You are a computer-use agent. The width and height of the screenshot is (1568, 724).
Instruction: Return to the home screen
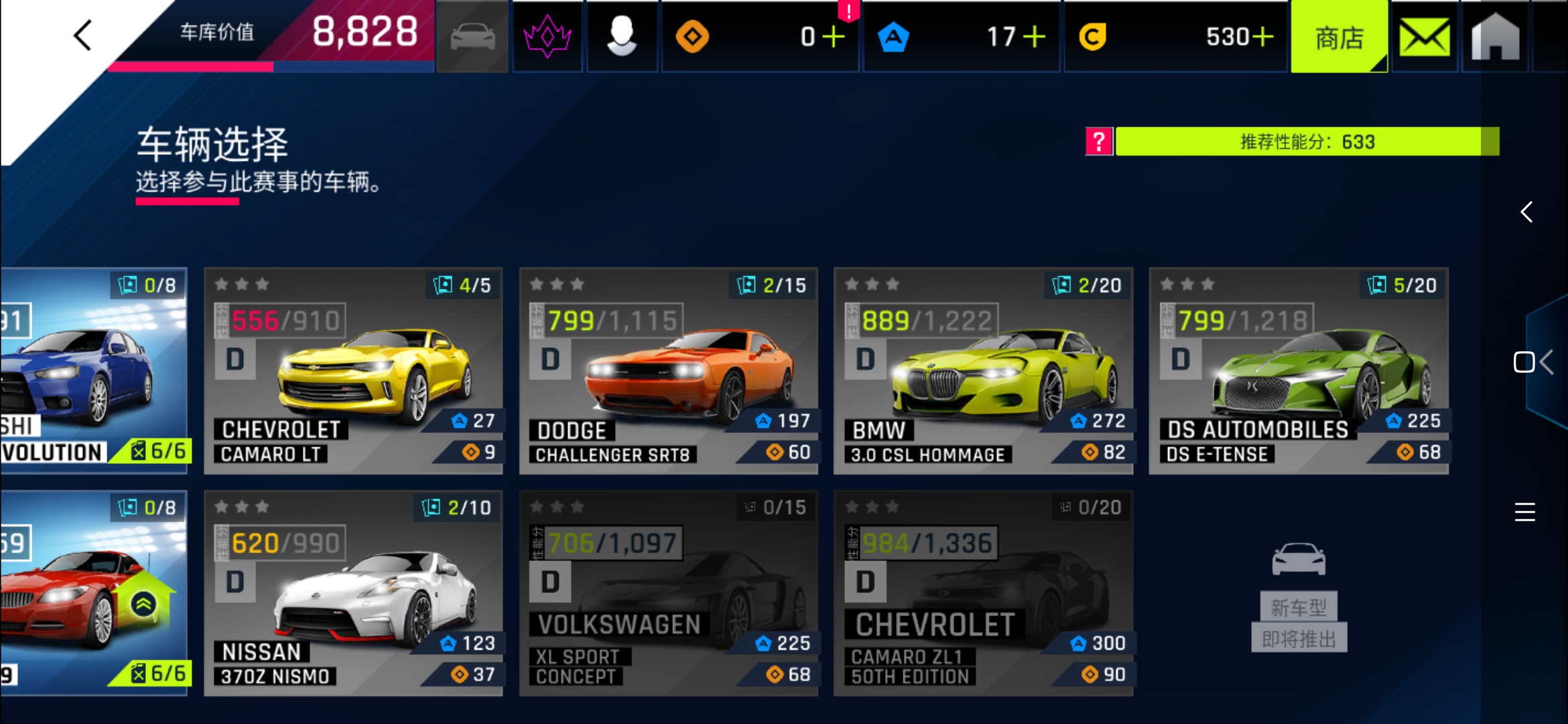(x=1495, y=38)
